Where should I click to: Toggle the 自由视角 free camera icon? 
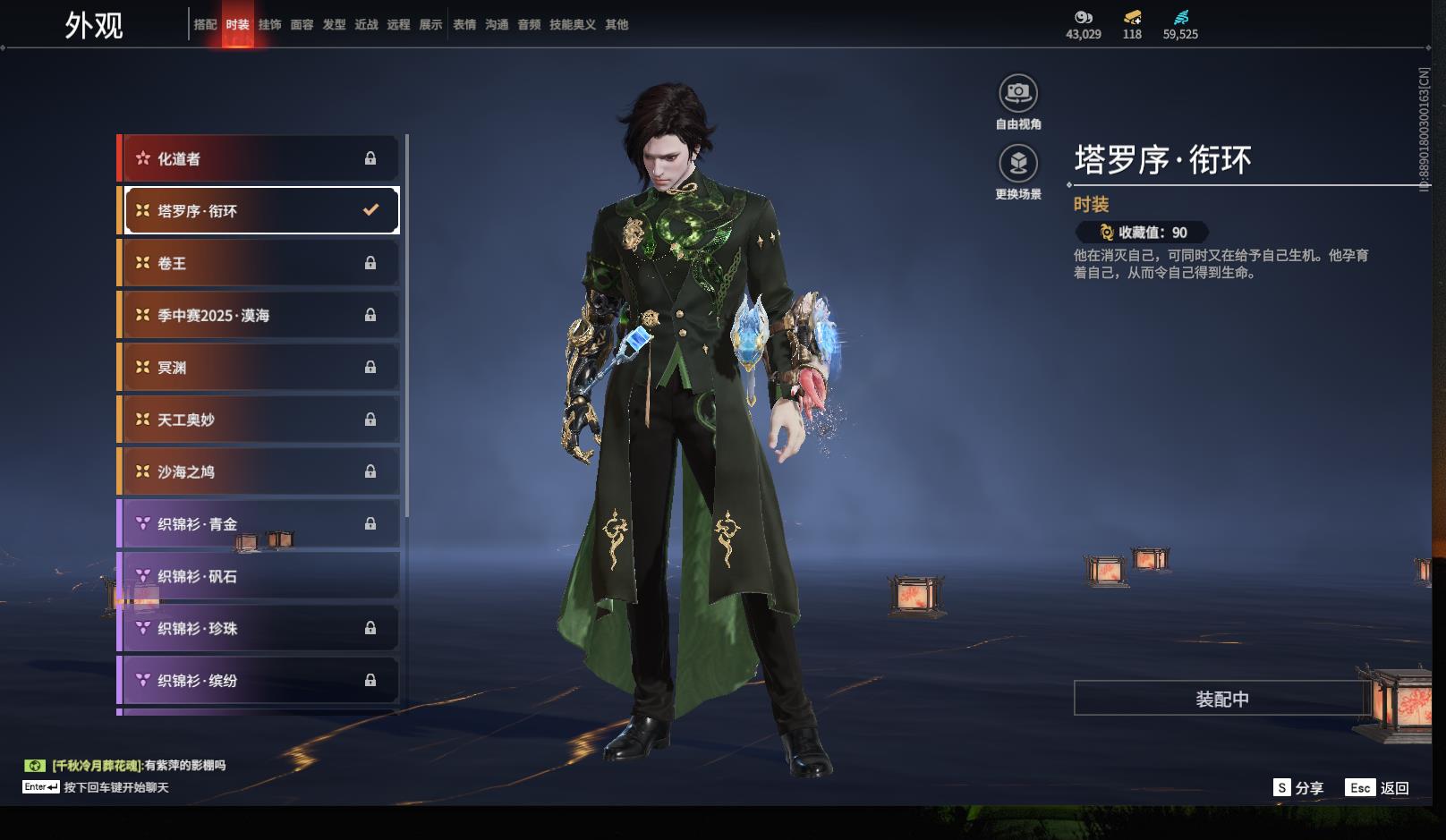pyautogui.click(x=1018, y=93)
